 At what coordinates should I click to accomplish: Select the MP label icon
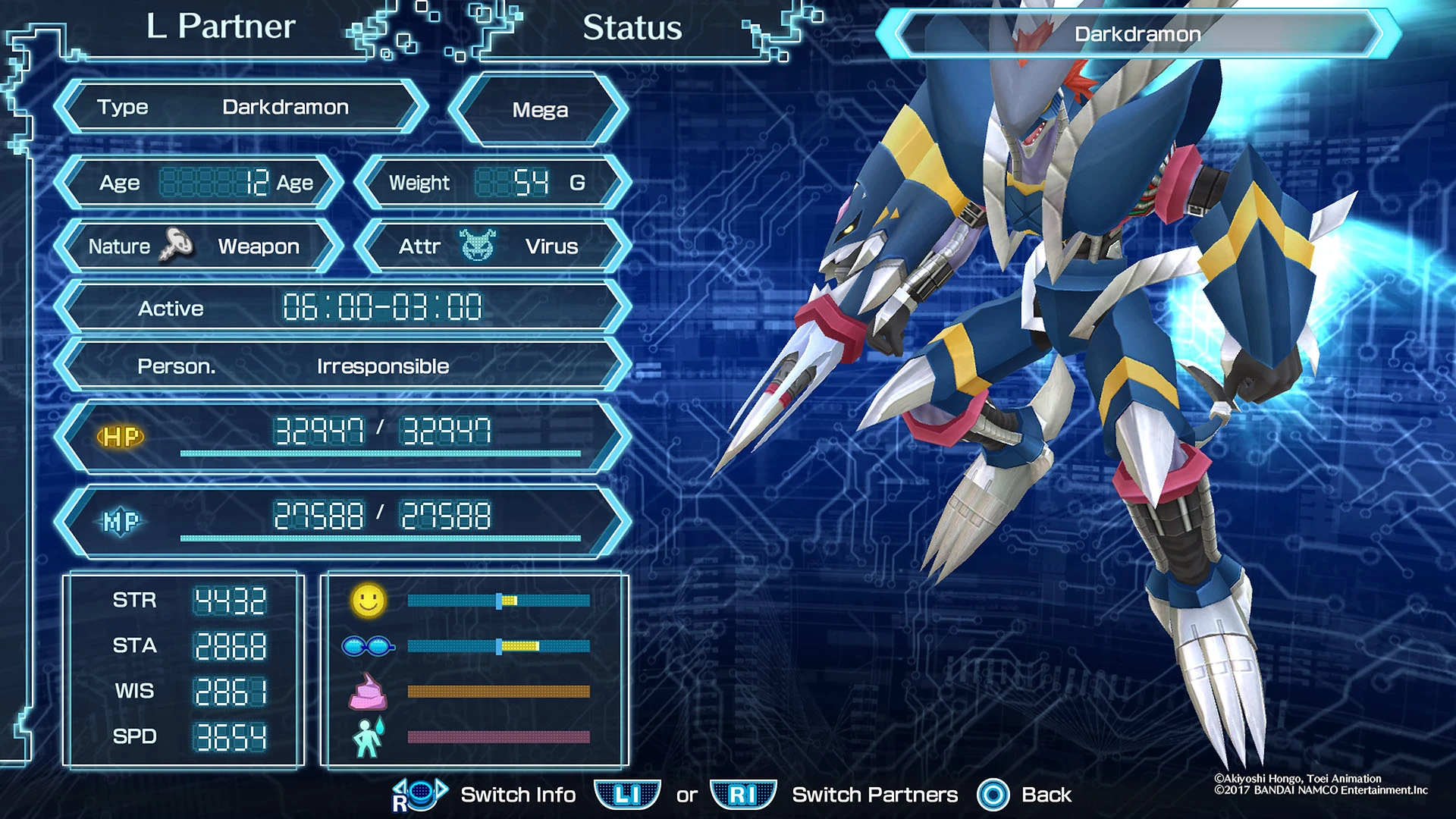121,522
